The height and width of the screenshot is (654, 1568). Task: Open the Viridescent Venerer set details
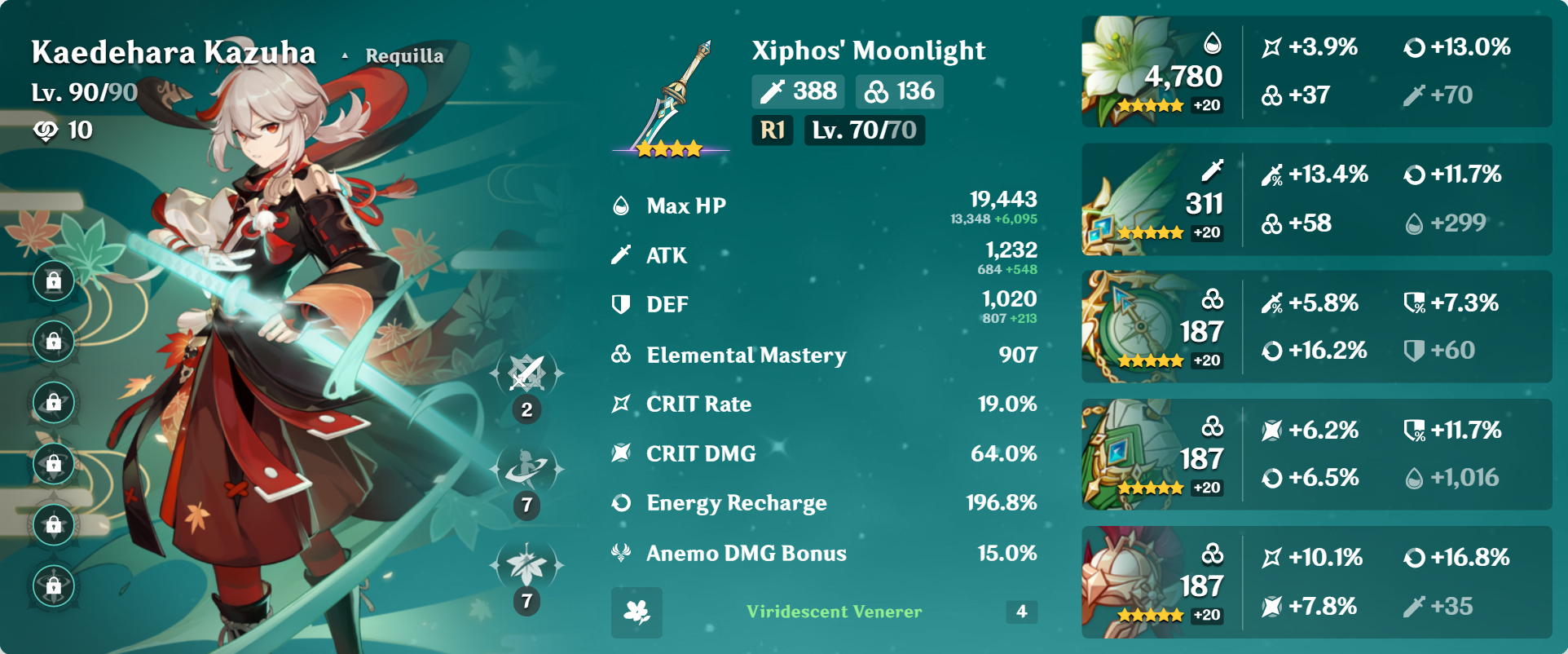(832, 612)
